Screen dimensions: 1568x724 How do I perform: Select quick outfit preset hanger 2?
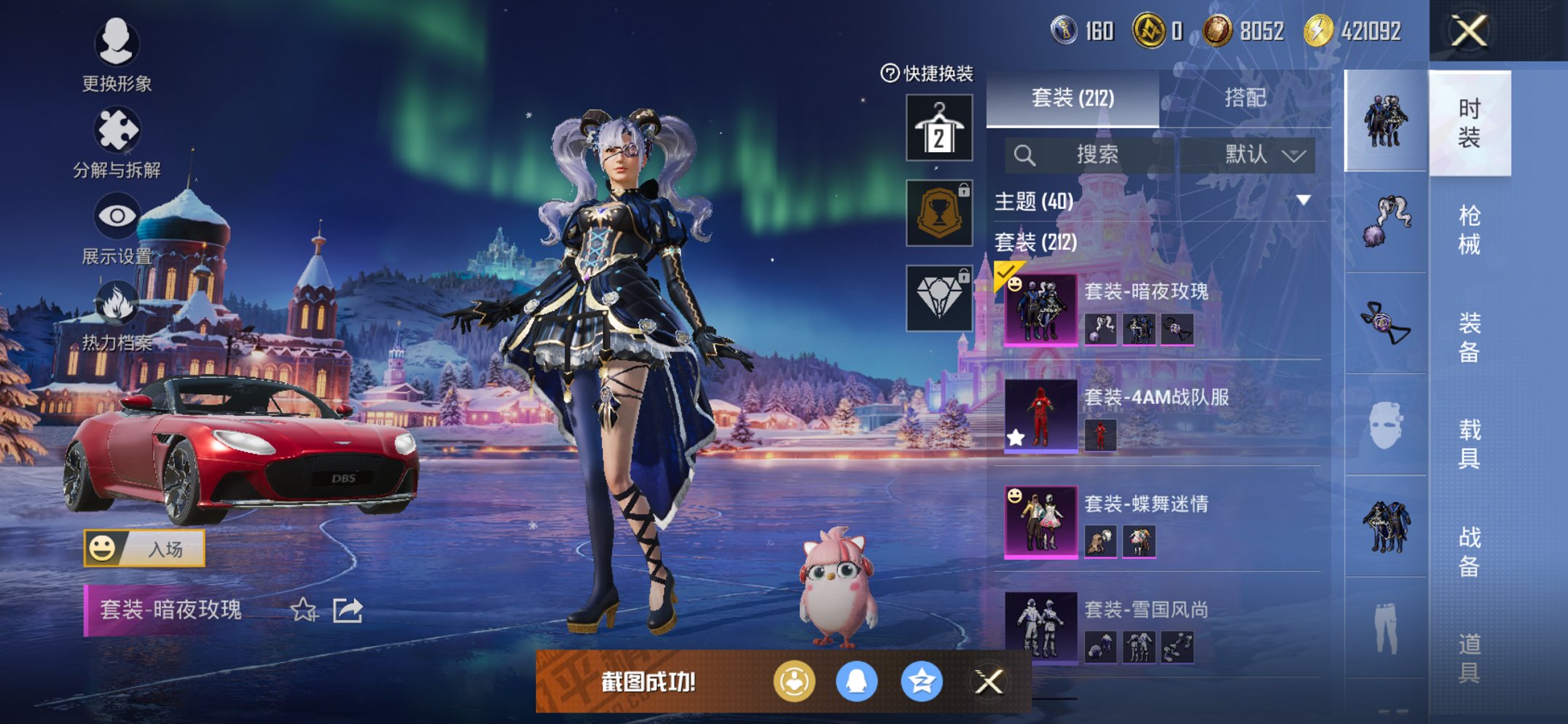pos(938,128)
